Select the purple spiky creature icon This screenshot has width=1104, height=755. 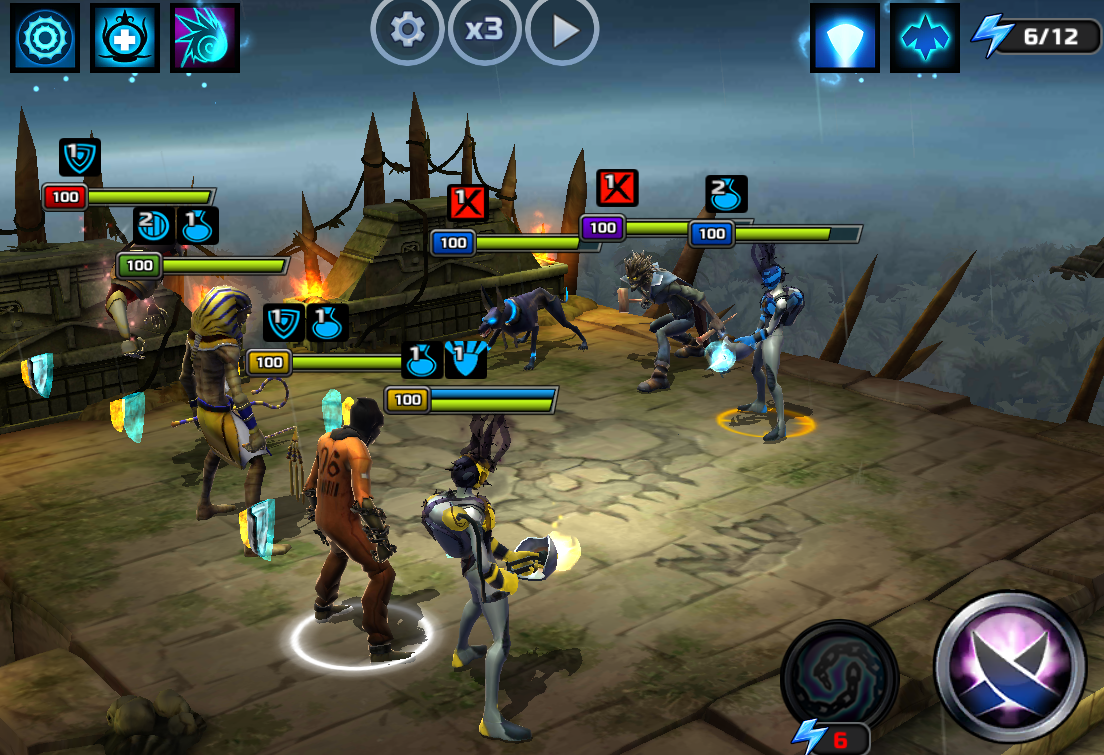point(205,37)
